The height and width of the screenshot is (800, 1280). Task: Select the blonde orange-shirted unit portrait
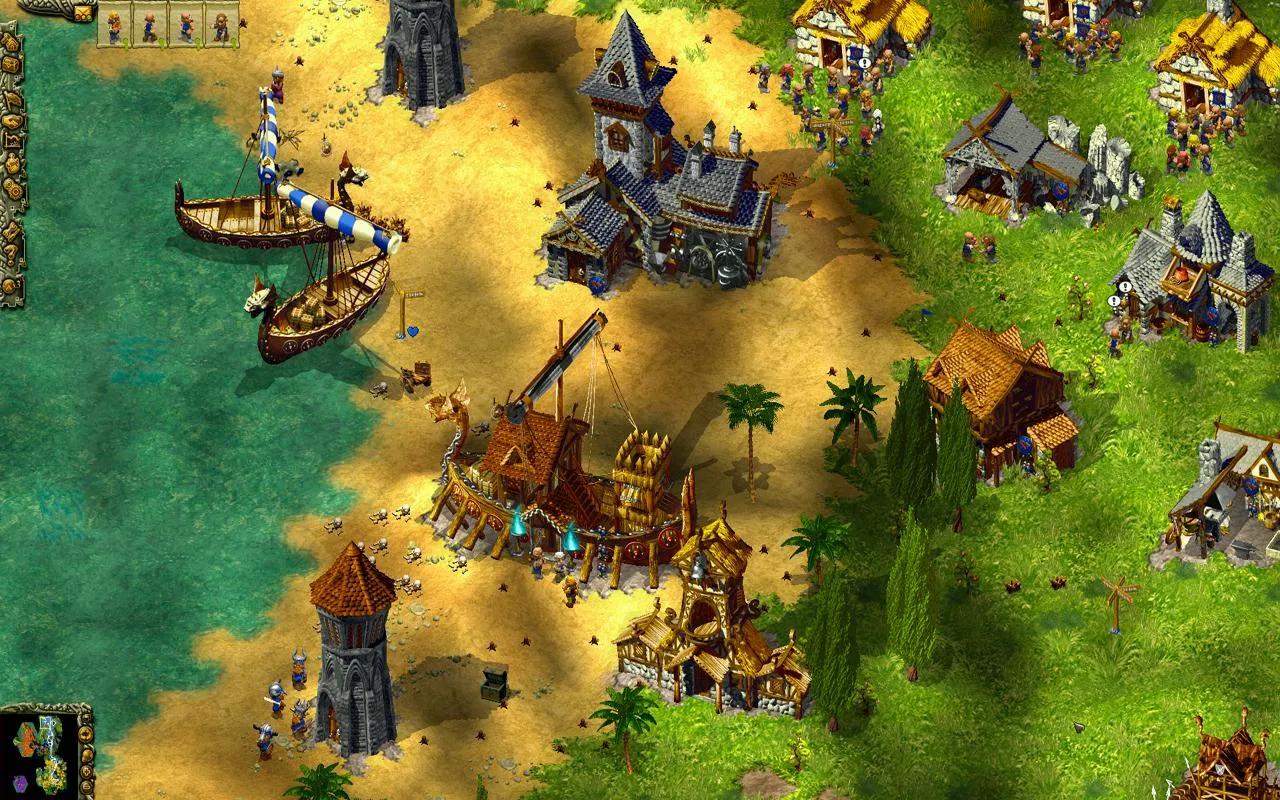(114, 25)
